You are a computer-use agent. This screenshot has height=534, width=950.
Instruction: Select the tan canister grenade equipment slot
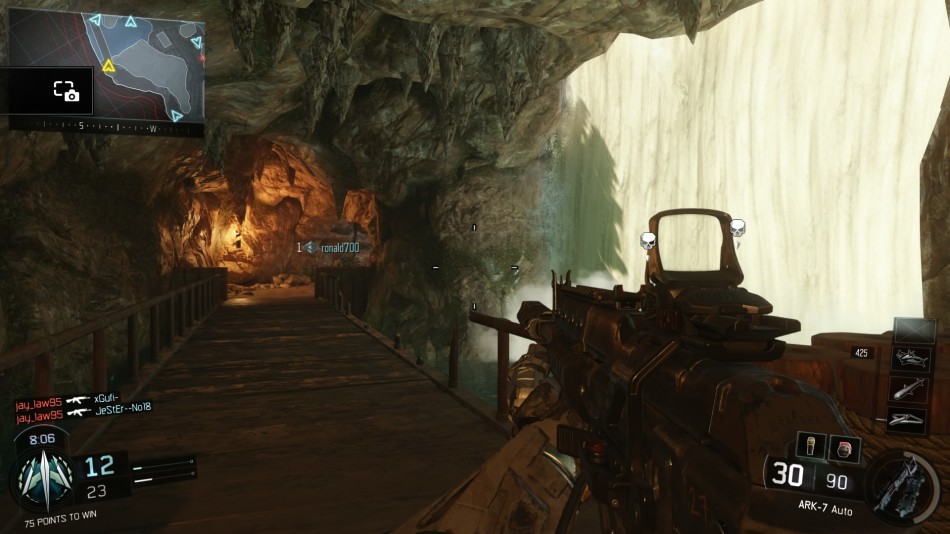(x=810, y=446)
